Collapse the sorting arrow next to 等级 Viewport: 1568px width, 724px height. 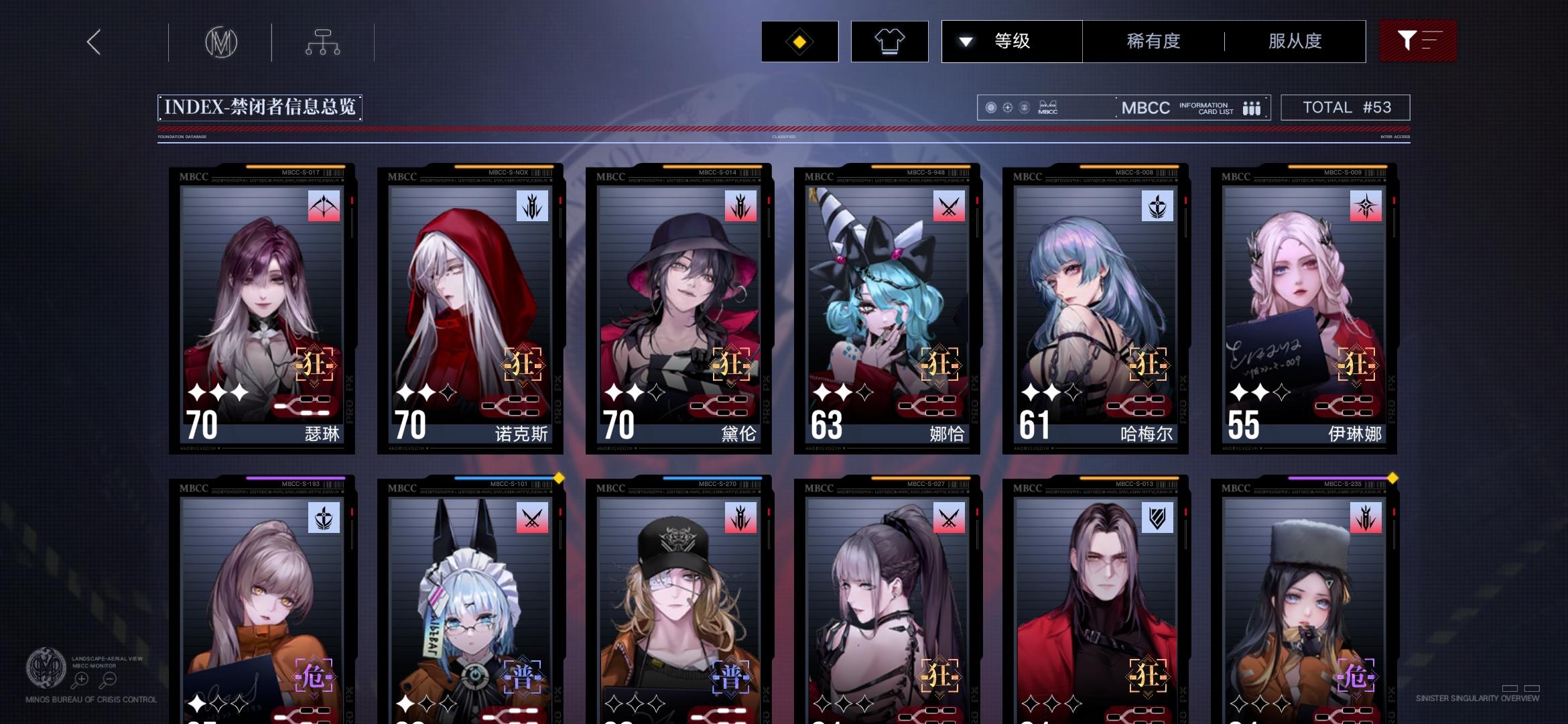[966, 41]
